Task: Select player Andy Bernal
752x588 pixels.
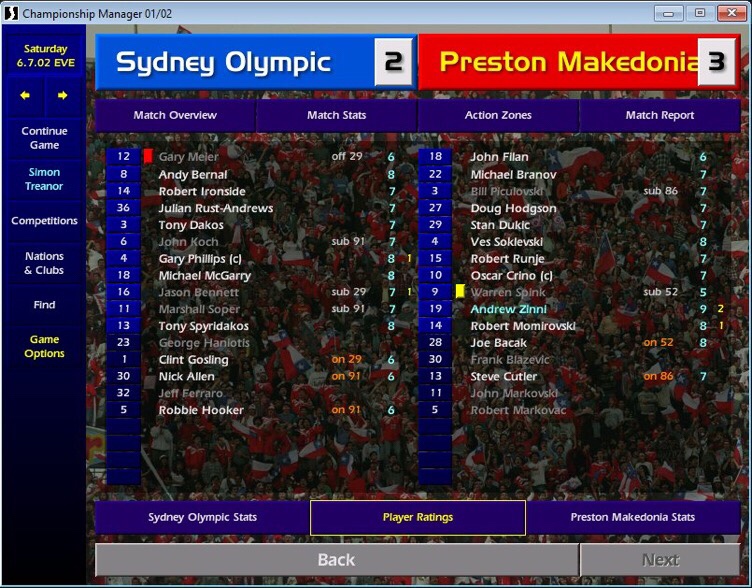Action: pyautogui.click(x=193, y=174)
